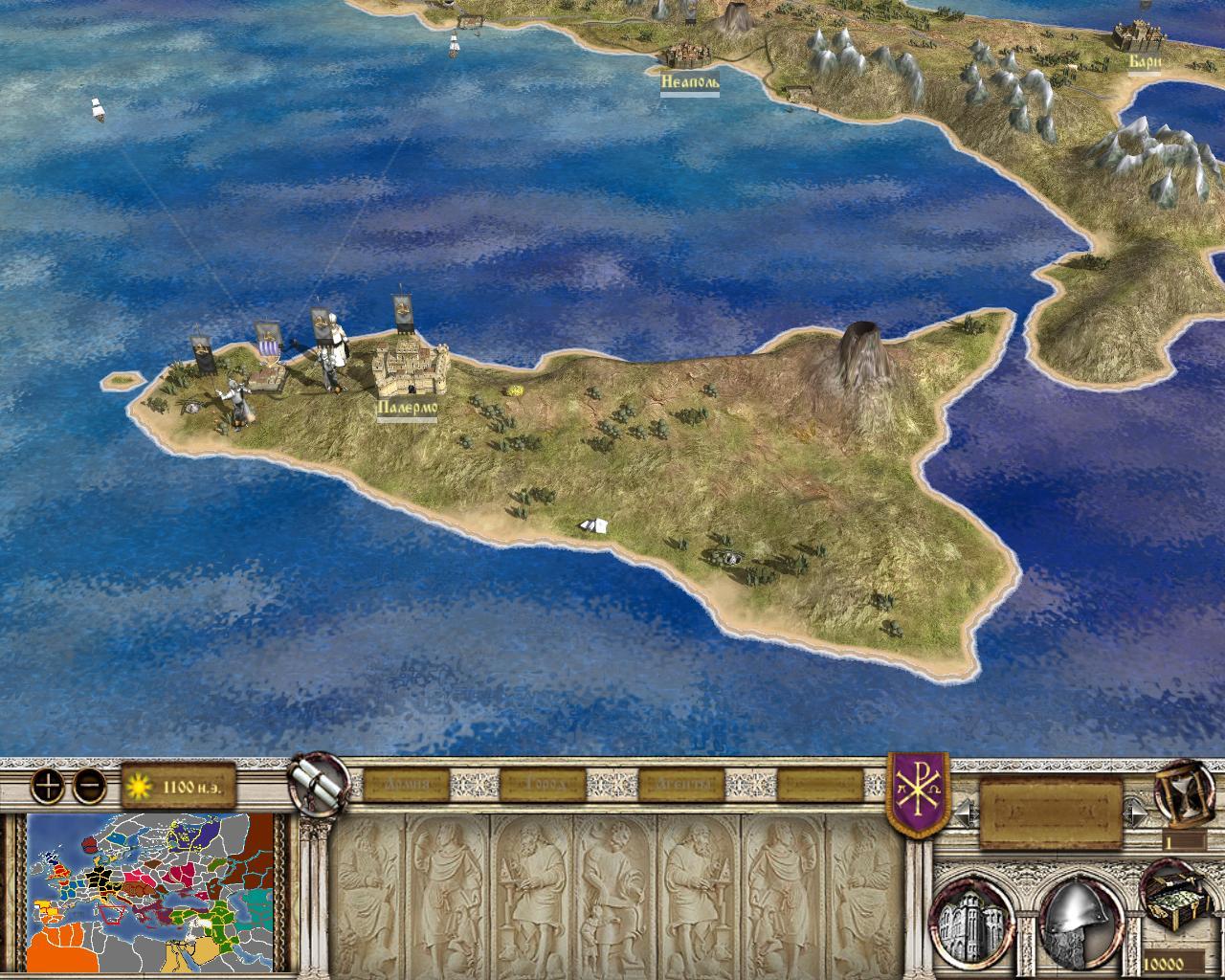The width and height of the screenshot is (1225, 980).
Task: Click the left arrow beside the name panel
Action: tap(963, 813)
